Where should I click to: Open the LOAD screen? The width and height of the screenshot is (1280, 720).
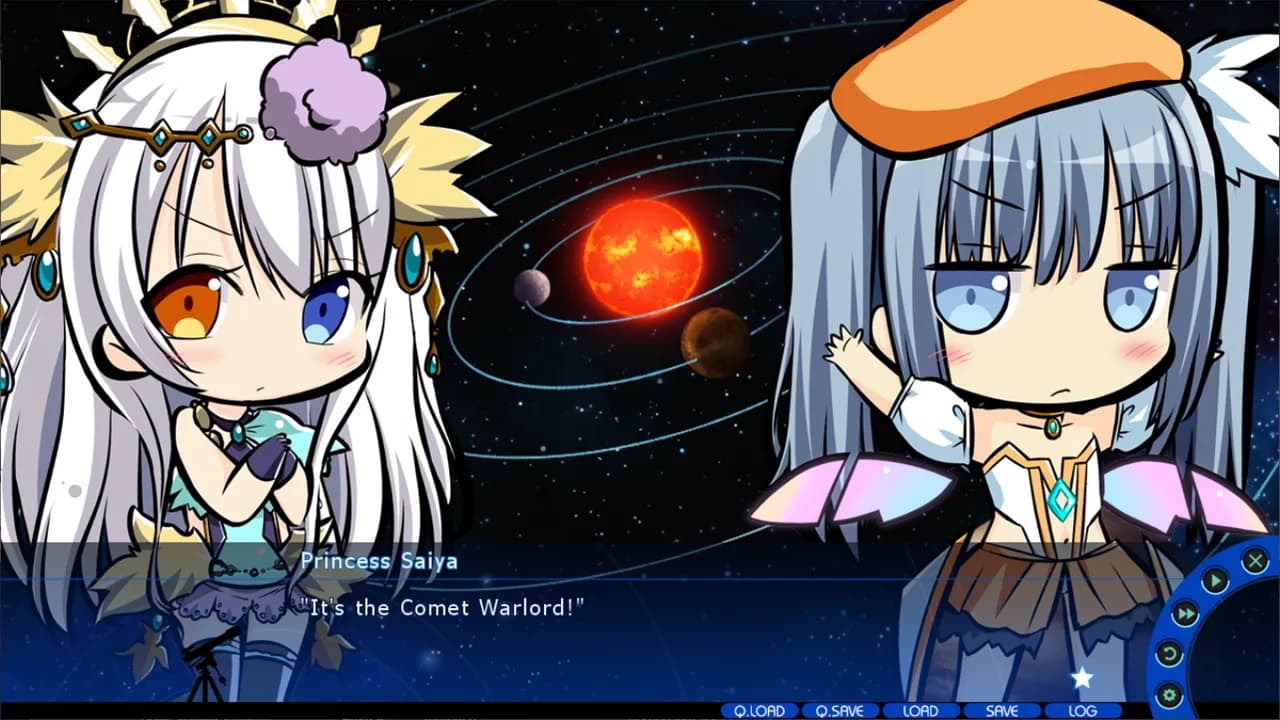pos(919,709)
